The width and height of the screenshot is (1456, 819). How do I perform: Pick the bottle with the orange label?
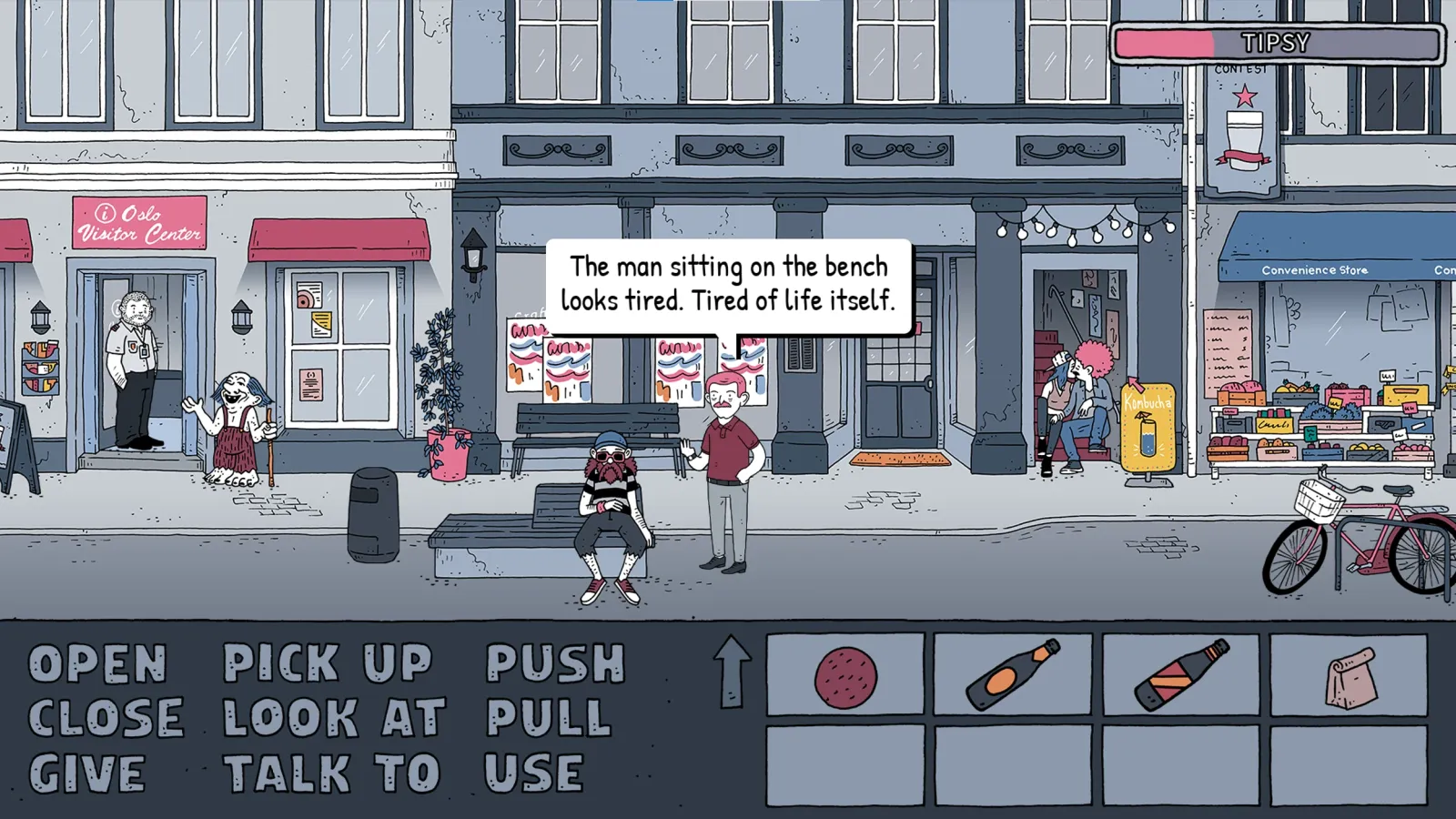click(x=1013, y=675)
